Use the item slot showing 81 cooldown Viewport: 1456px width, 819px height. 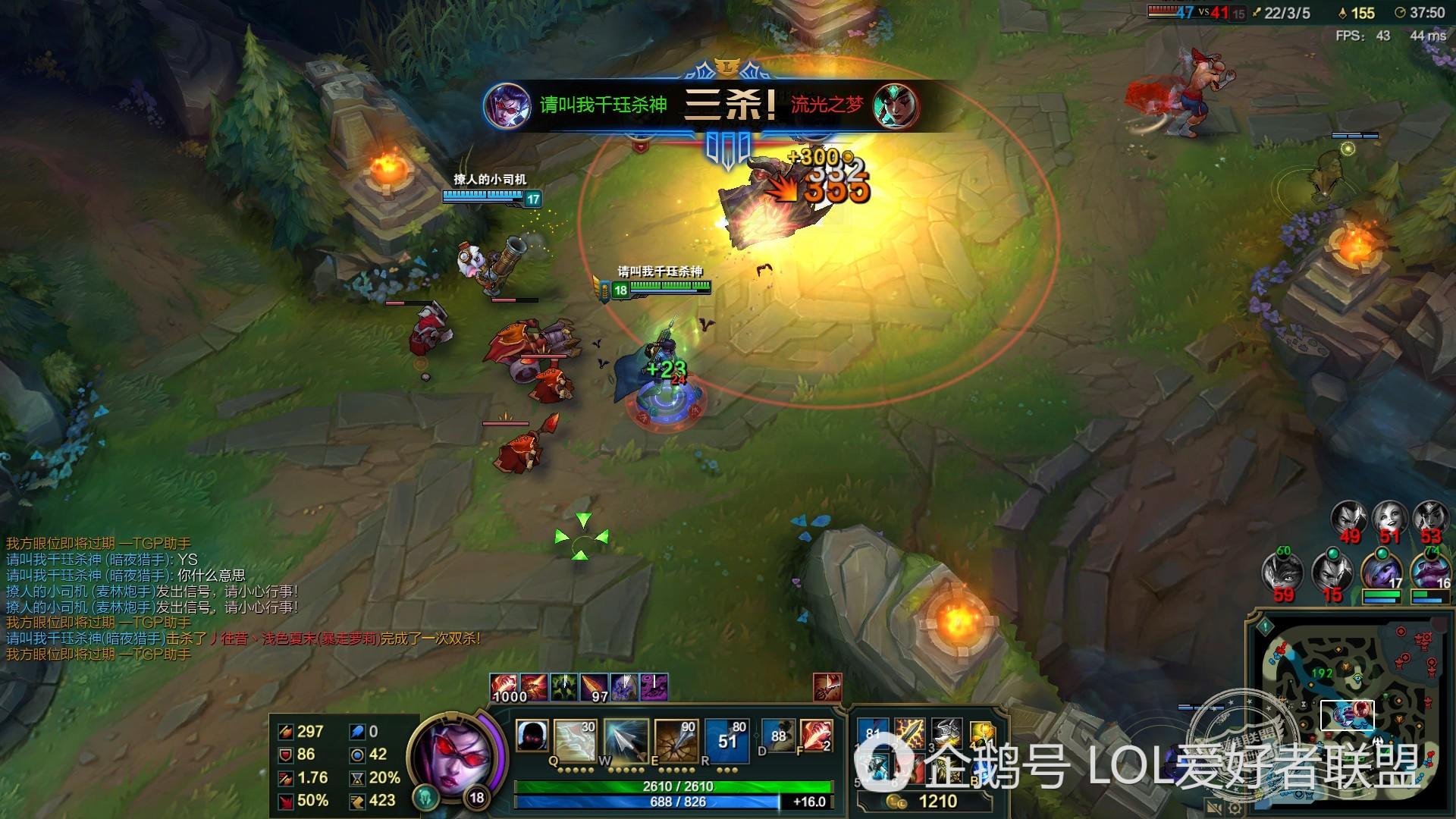[872, 734]
